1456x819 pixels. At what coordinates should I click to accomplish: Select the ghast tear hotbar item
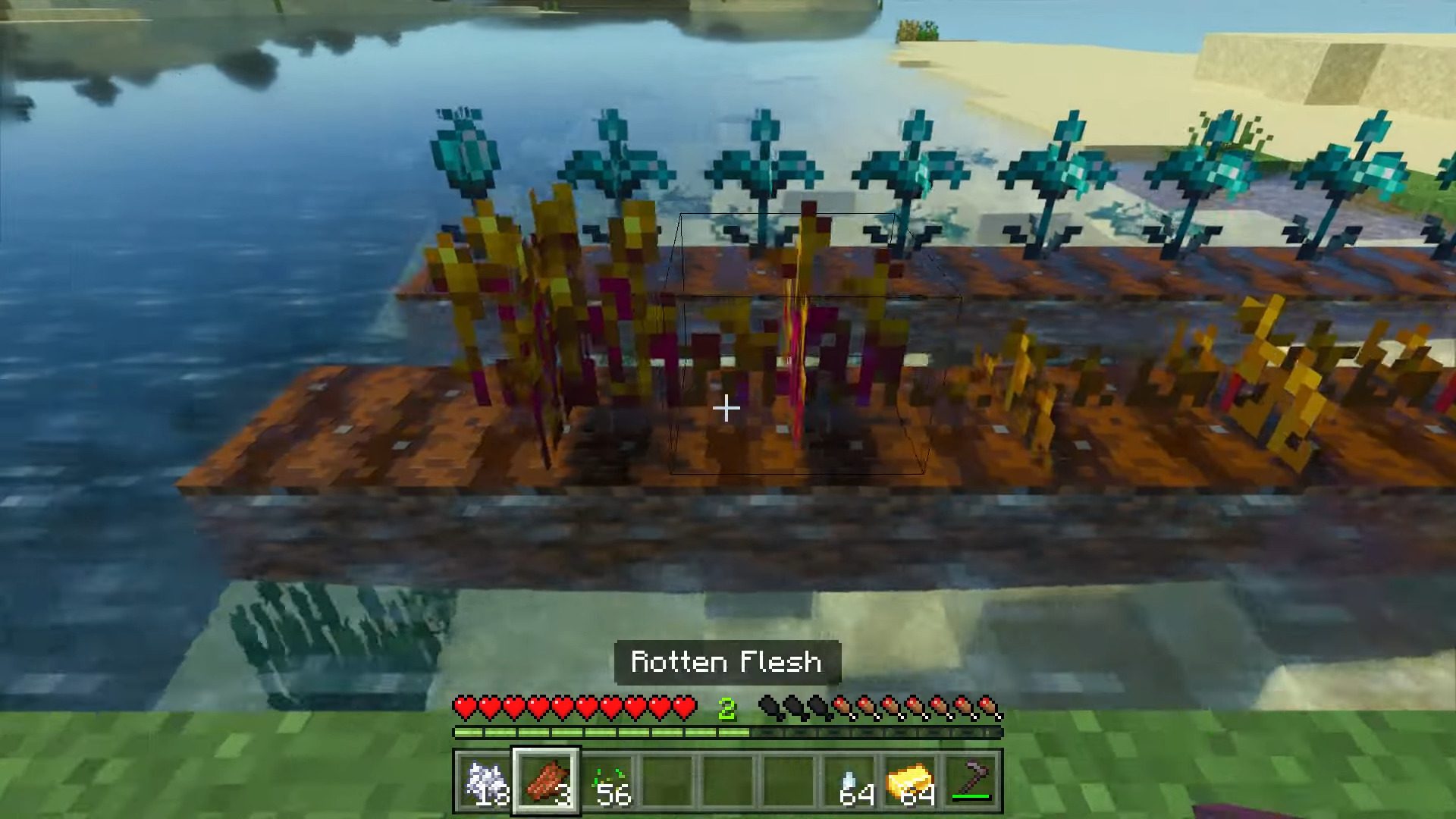coord(849,781)
